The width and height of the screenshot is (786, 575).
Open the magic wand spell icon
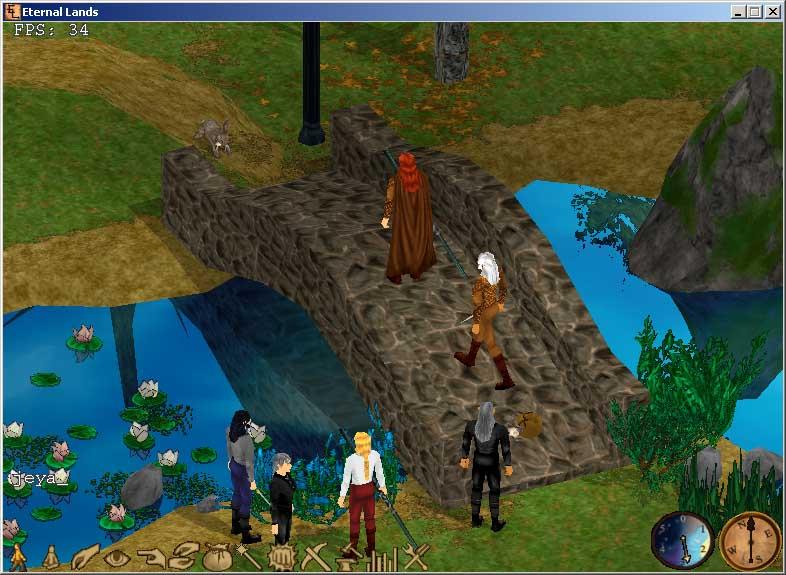pyautogui.click(x=247, y=555)
